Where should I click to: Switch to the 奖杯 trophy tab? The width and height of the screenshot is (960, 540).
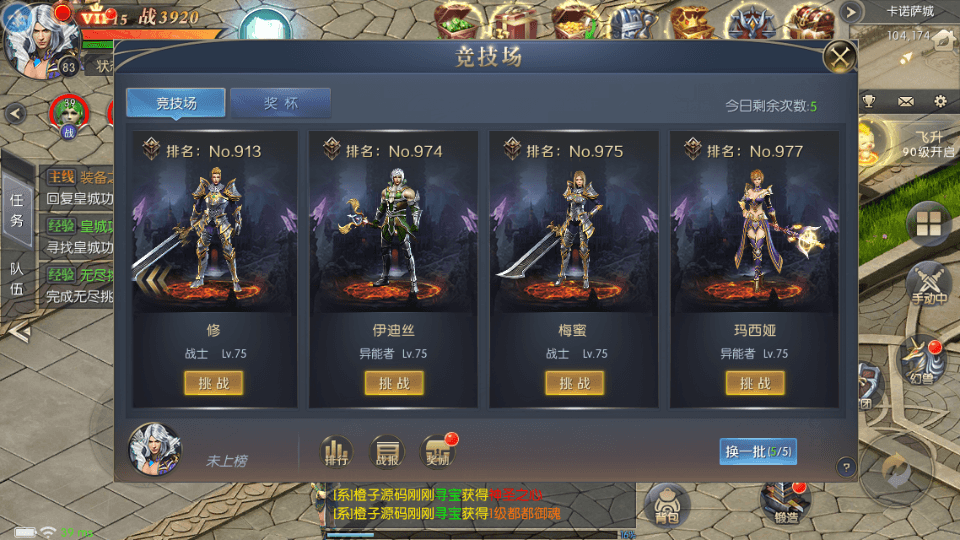(280, 103)
